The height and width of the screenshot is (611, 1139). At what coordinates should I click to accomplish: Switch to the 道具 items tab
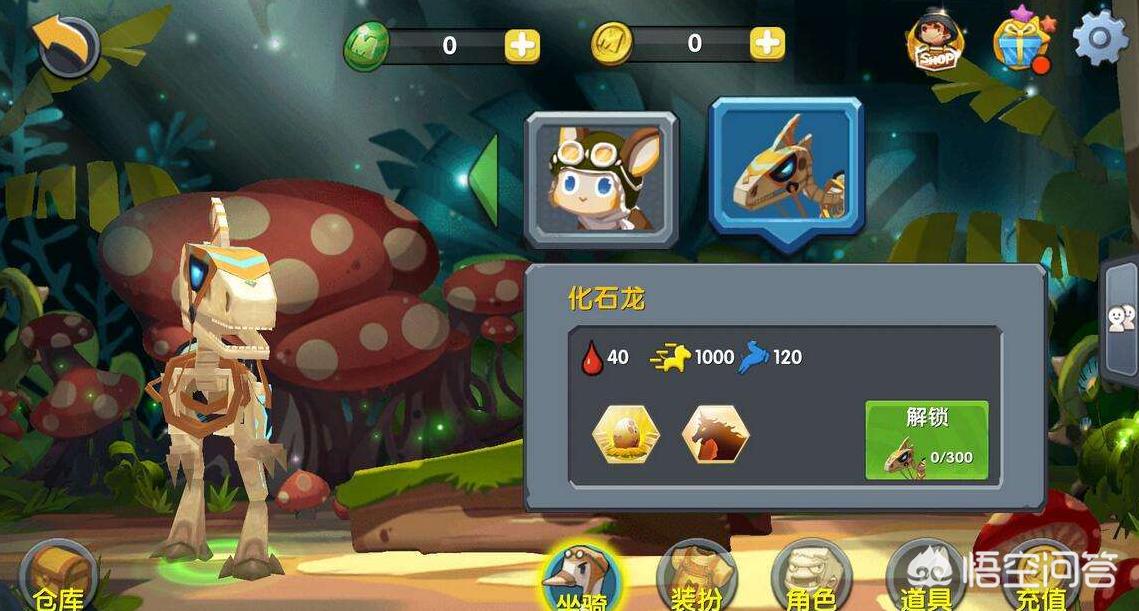point(925,579)
